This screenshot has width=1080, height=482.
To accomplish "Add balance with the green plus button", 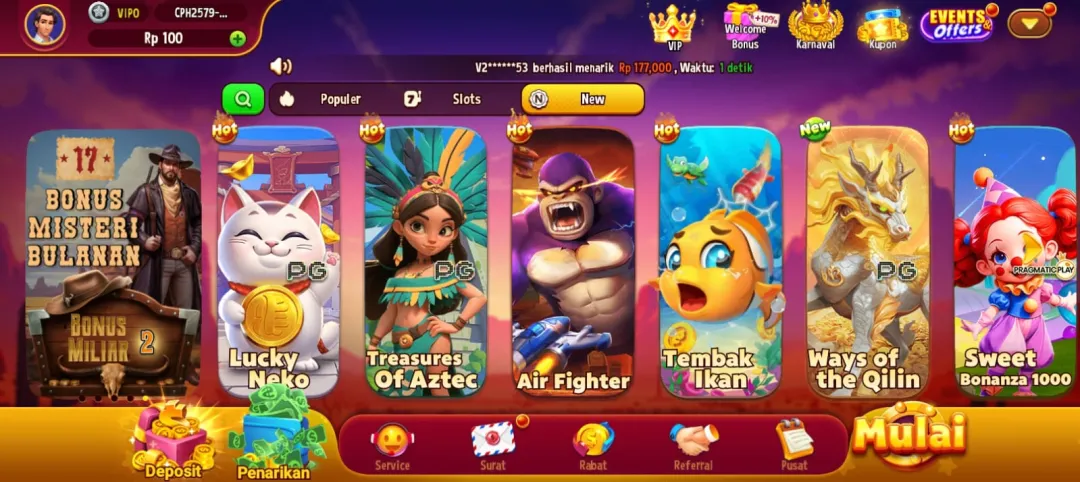I will click(237, 39).
